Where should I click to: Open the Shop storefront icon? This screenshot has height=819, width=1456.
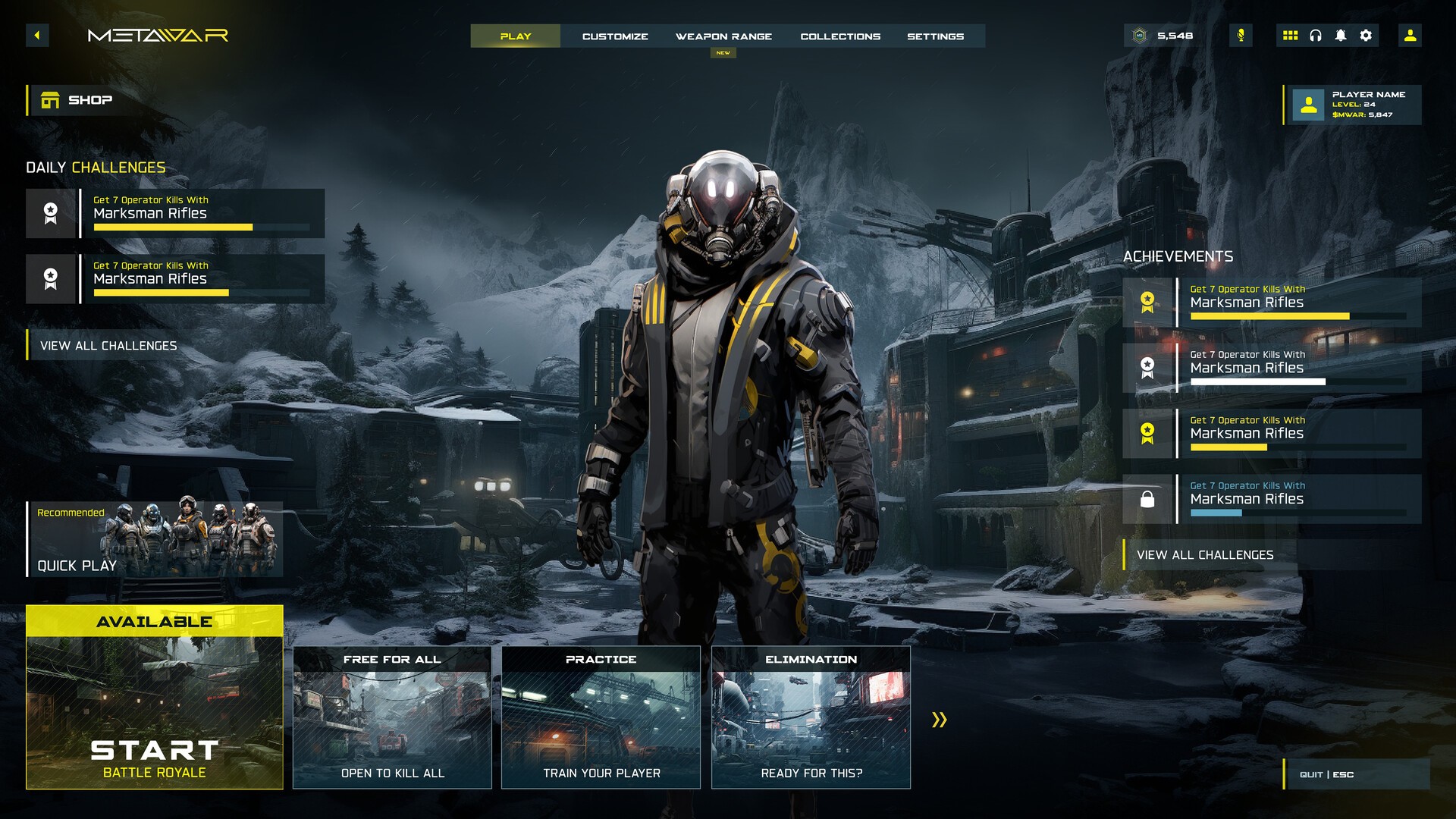[51, 99]
